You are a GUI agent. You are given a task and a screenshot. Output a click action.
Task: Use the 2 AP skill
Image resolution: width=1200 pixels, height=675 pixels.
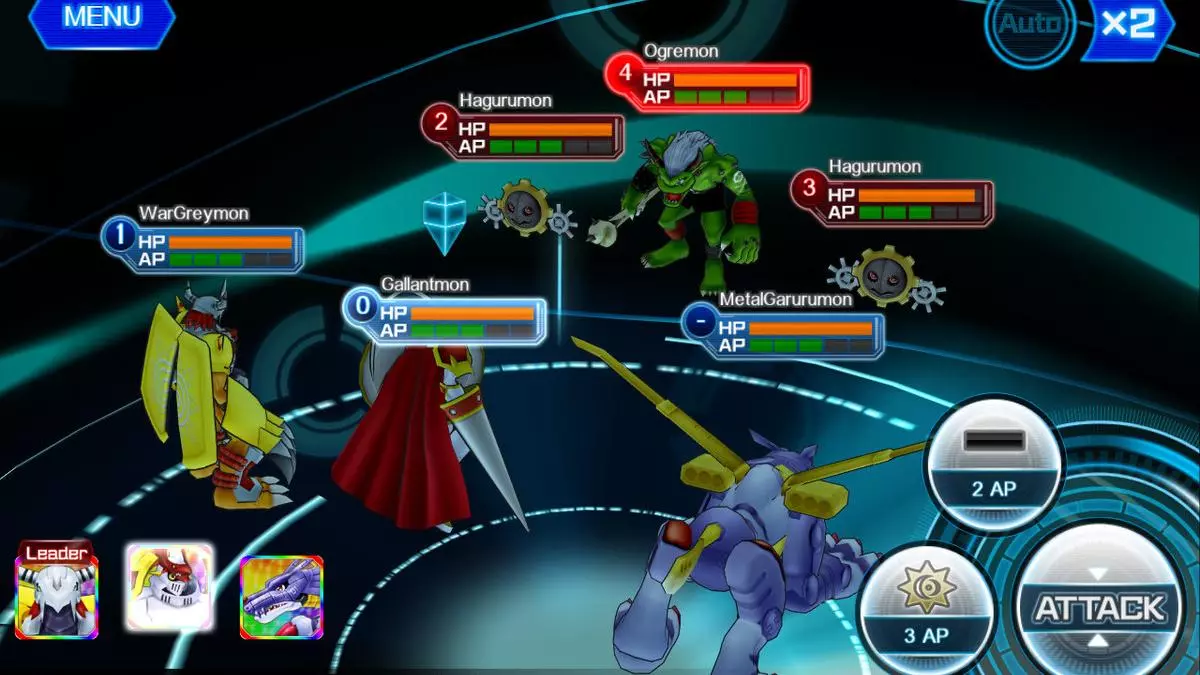pos(993,465)
